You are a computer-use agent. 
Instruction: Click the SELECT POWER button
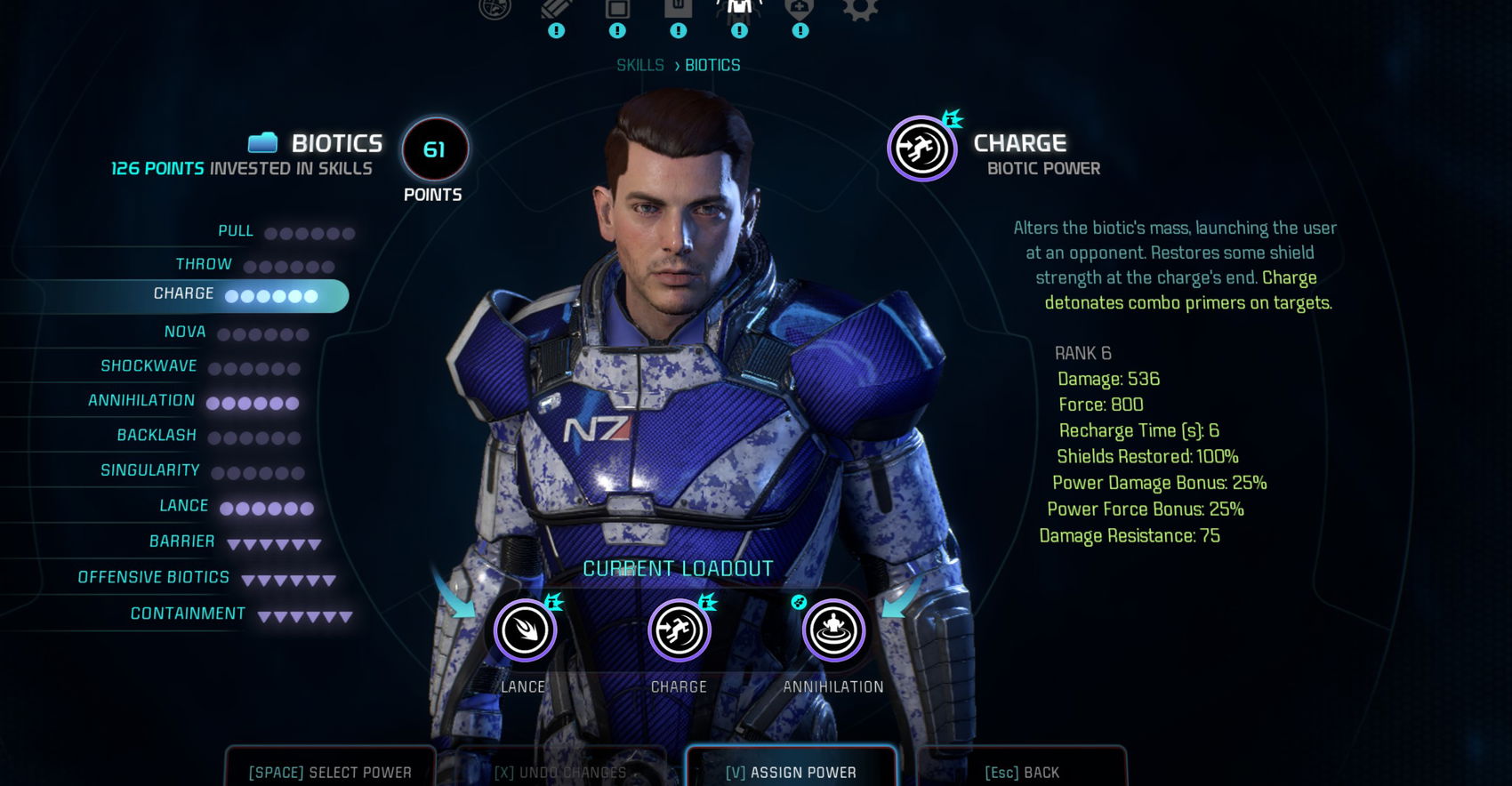tap(331, 770)
